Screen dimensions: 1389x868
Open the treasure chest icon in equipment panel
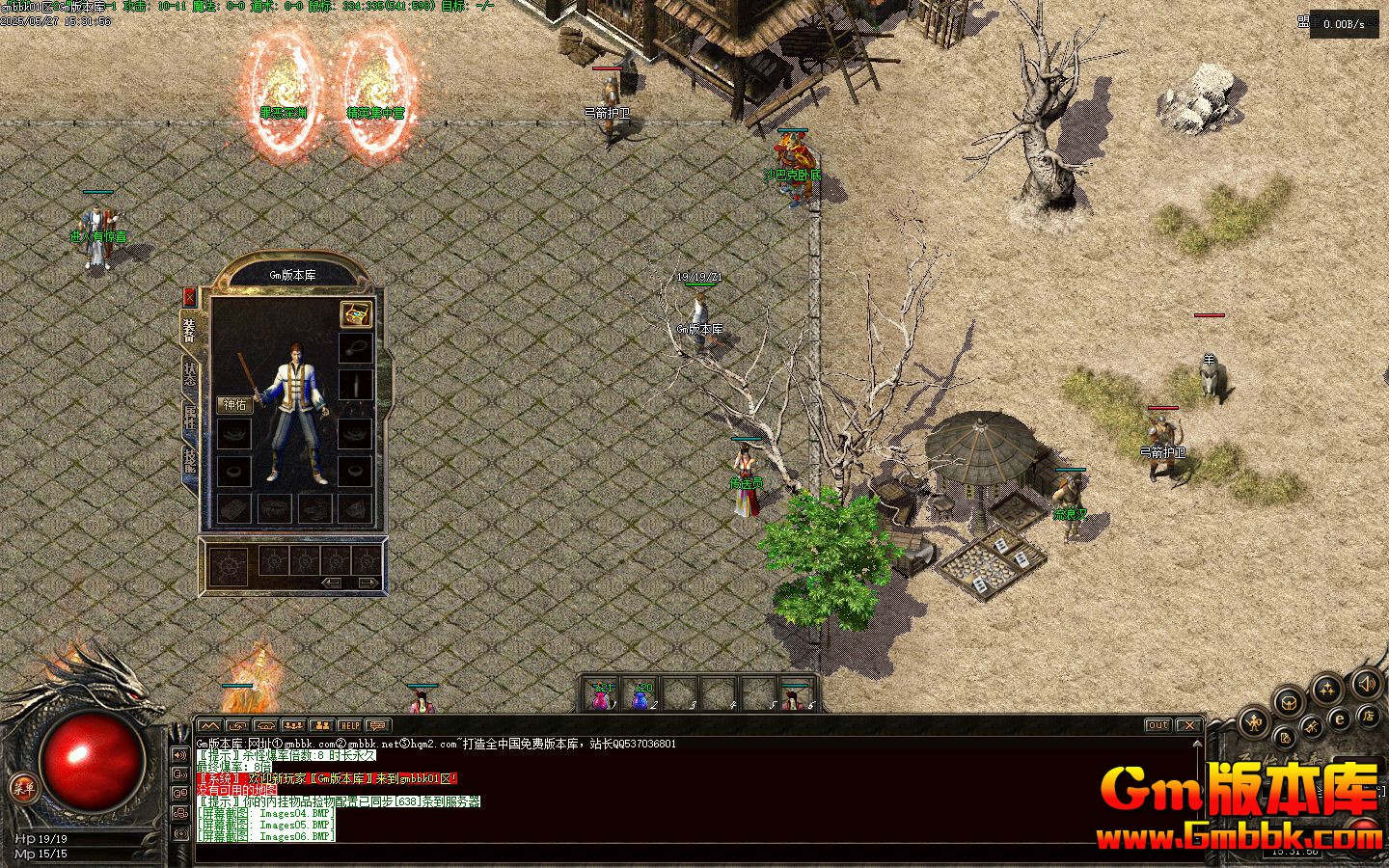(x=356, y=314)
